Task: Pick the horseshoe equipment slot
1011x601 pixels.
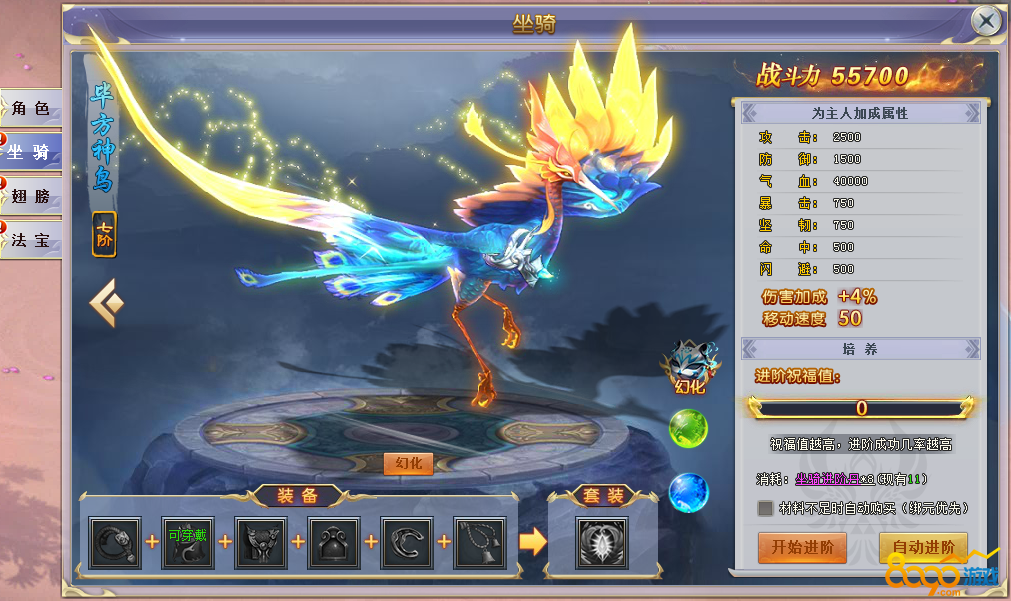Action: point(407,542)
